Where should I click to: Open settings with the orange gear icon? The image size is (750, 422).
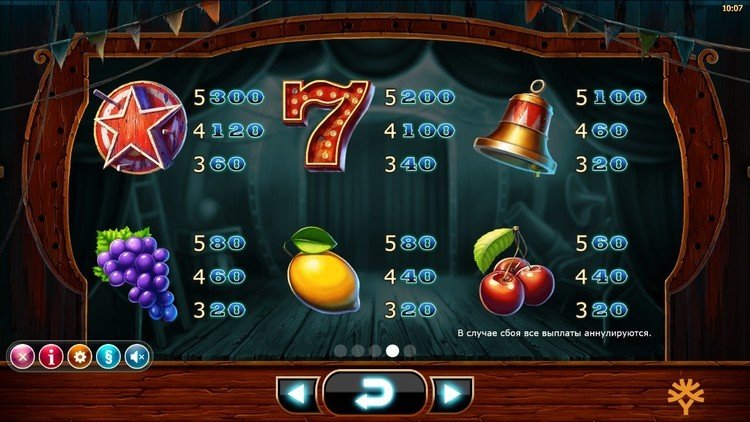pos(80,356)
